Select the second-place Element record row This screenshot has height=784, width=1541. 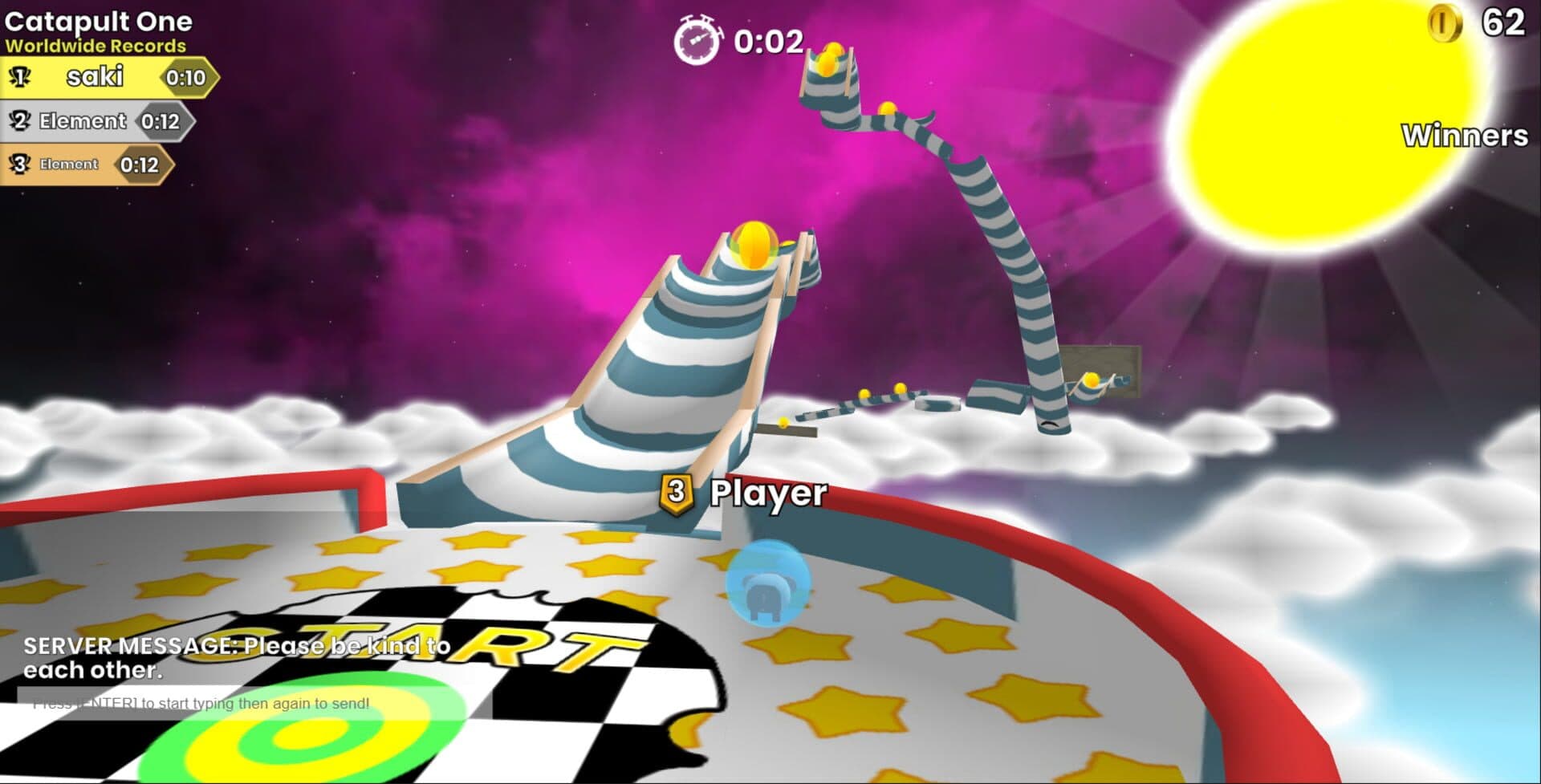coord(96,121)
